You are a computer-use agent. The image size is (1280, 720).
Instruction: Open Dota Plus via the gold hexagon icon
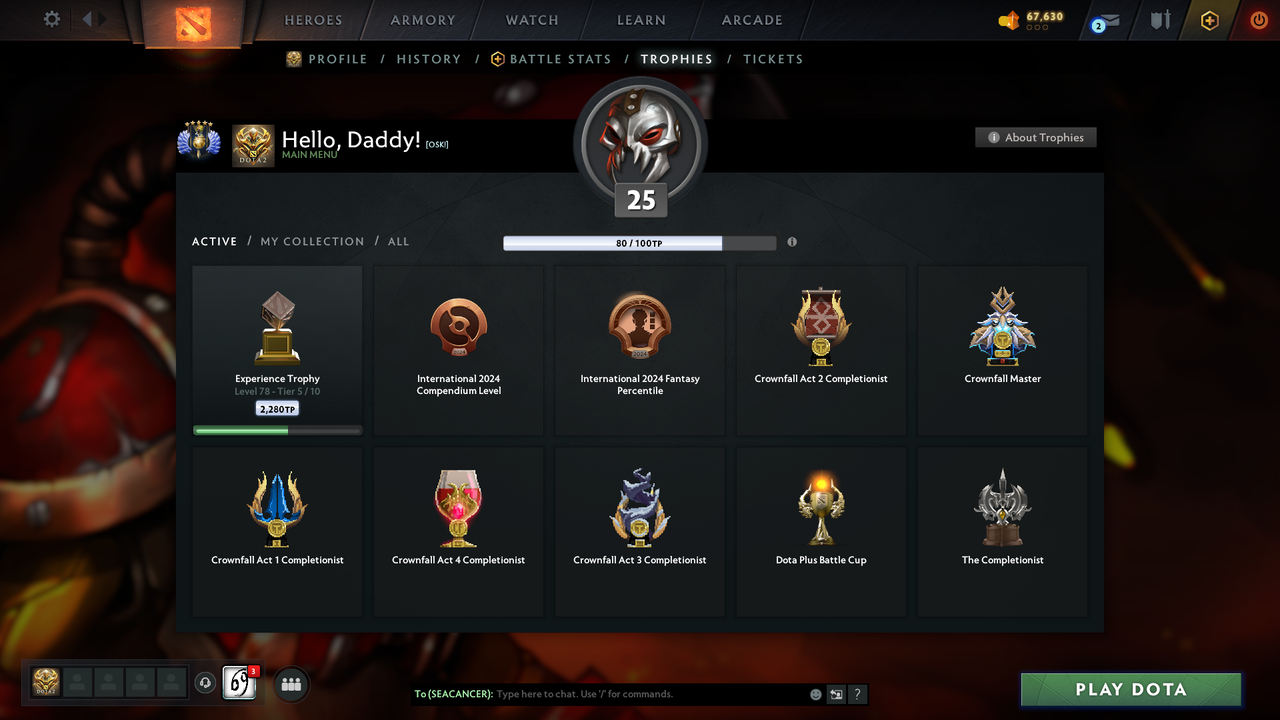point(1209,19)
